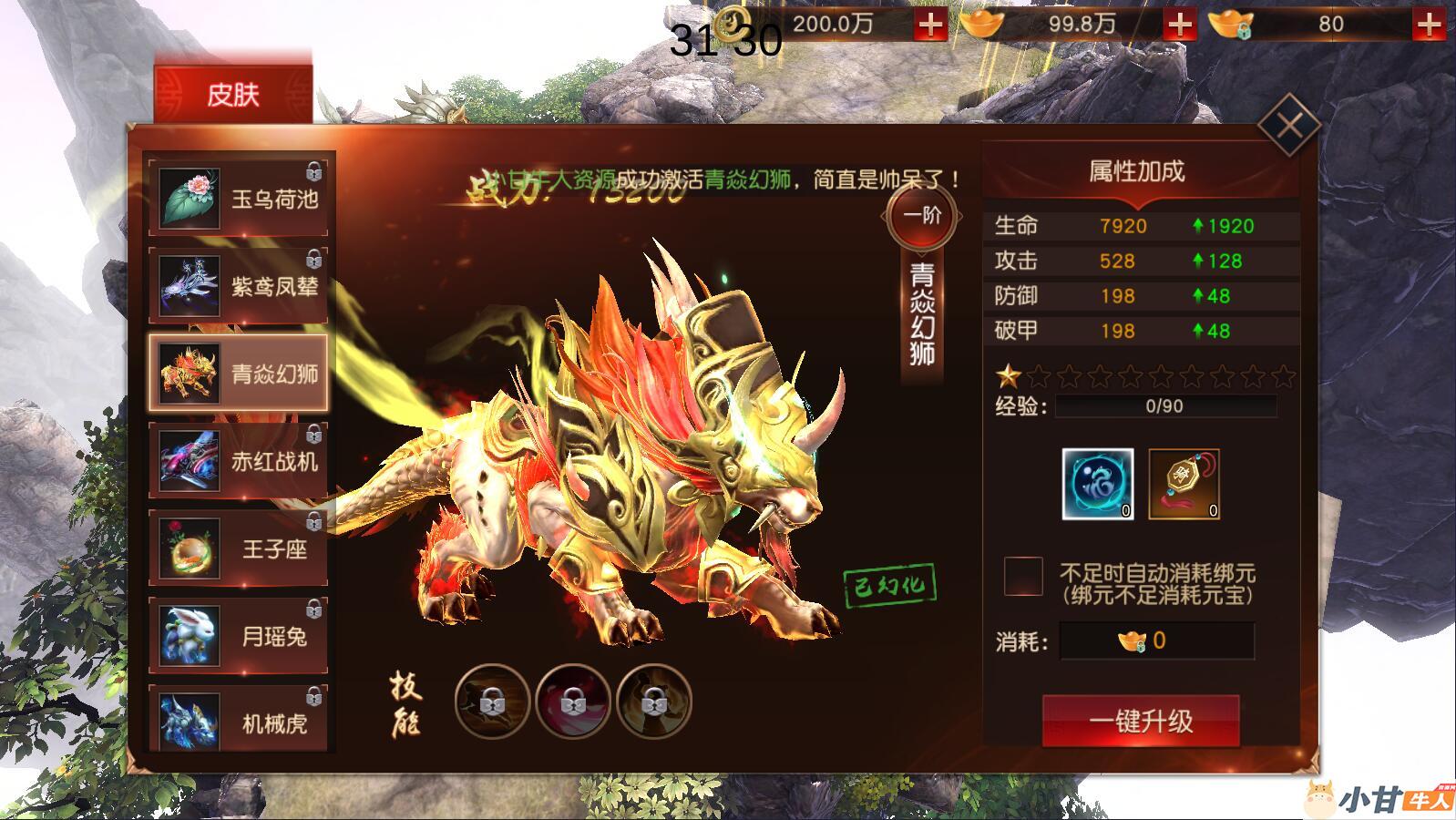
Task: Pick the 赤红战机 skin from the list
Action: click(x=241, y=461)
